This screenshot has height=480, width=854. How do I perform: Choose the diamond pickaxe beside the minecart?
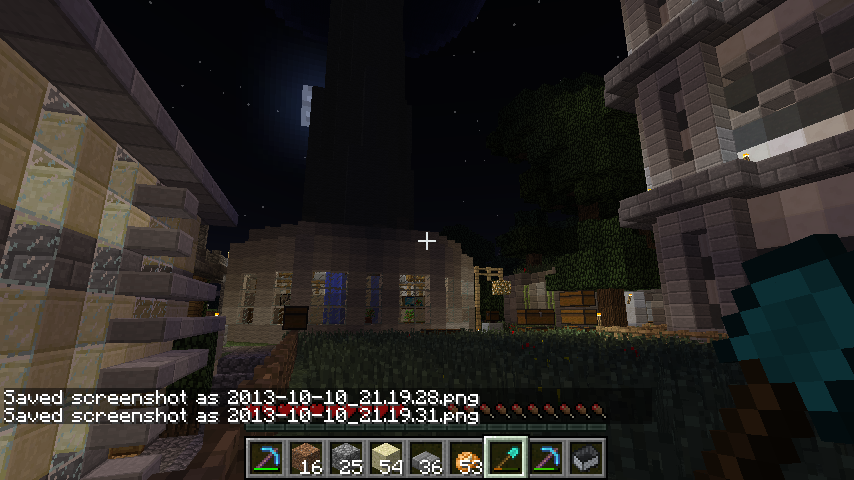click(546, 457)
